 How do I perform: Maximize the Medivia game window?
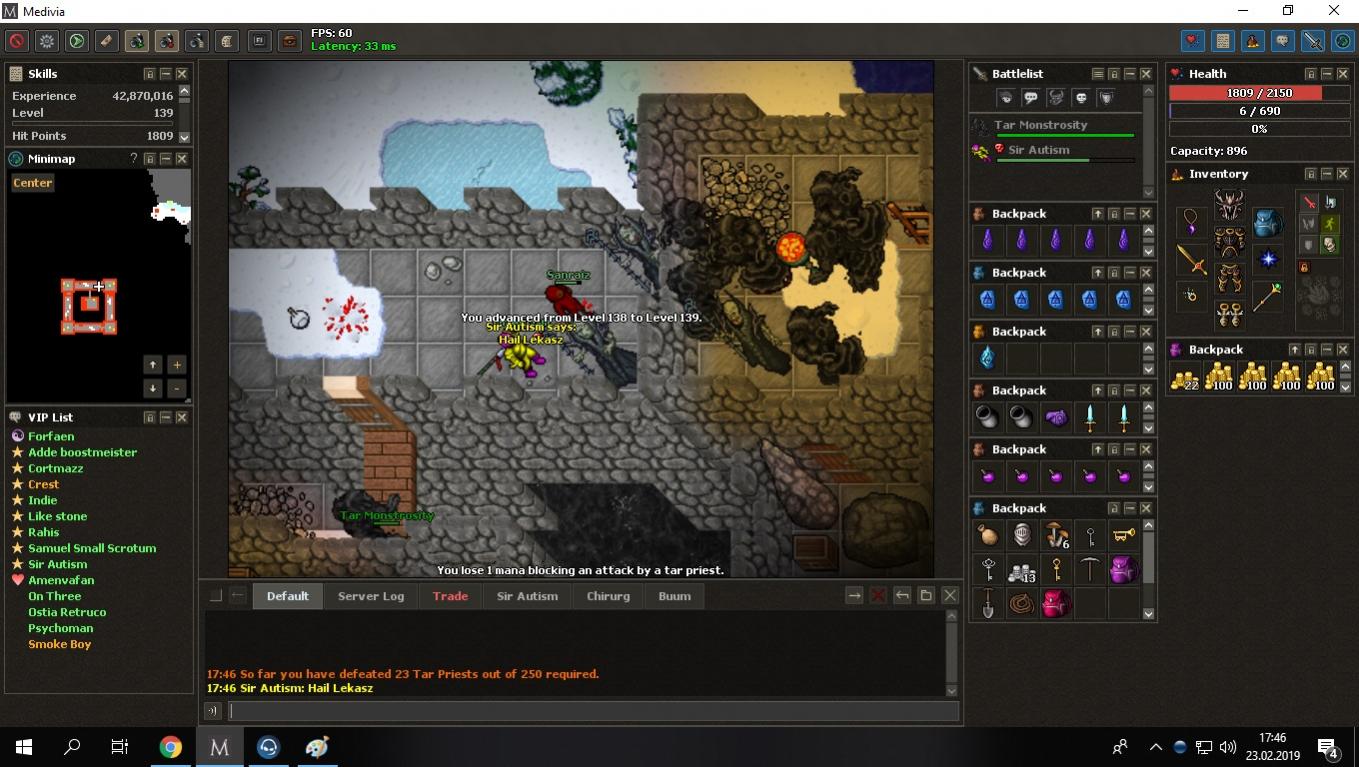1288,11
